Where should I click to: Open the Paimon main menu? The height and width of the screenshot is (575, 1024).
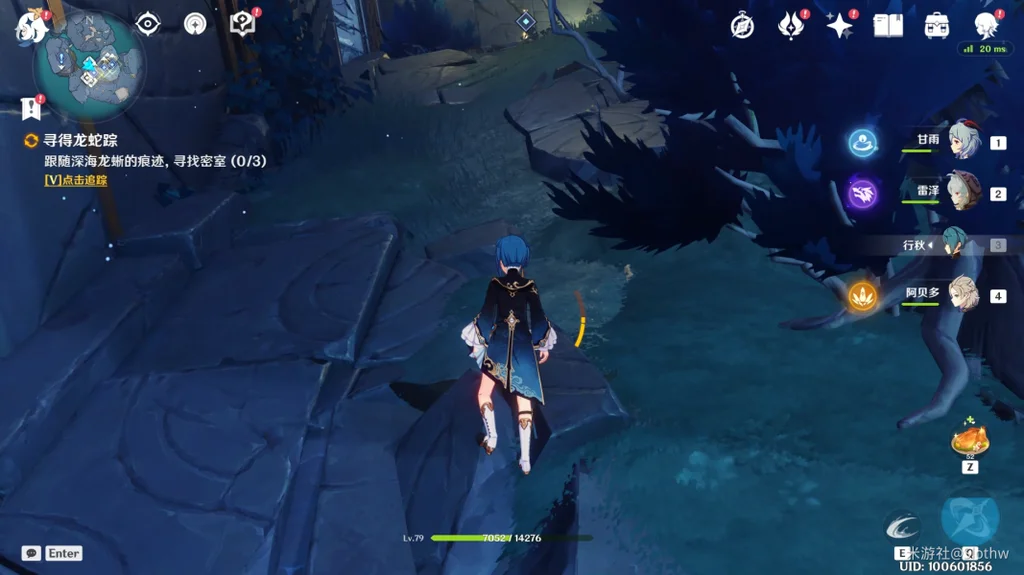(x=30, y=27)
